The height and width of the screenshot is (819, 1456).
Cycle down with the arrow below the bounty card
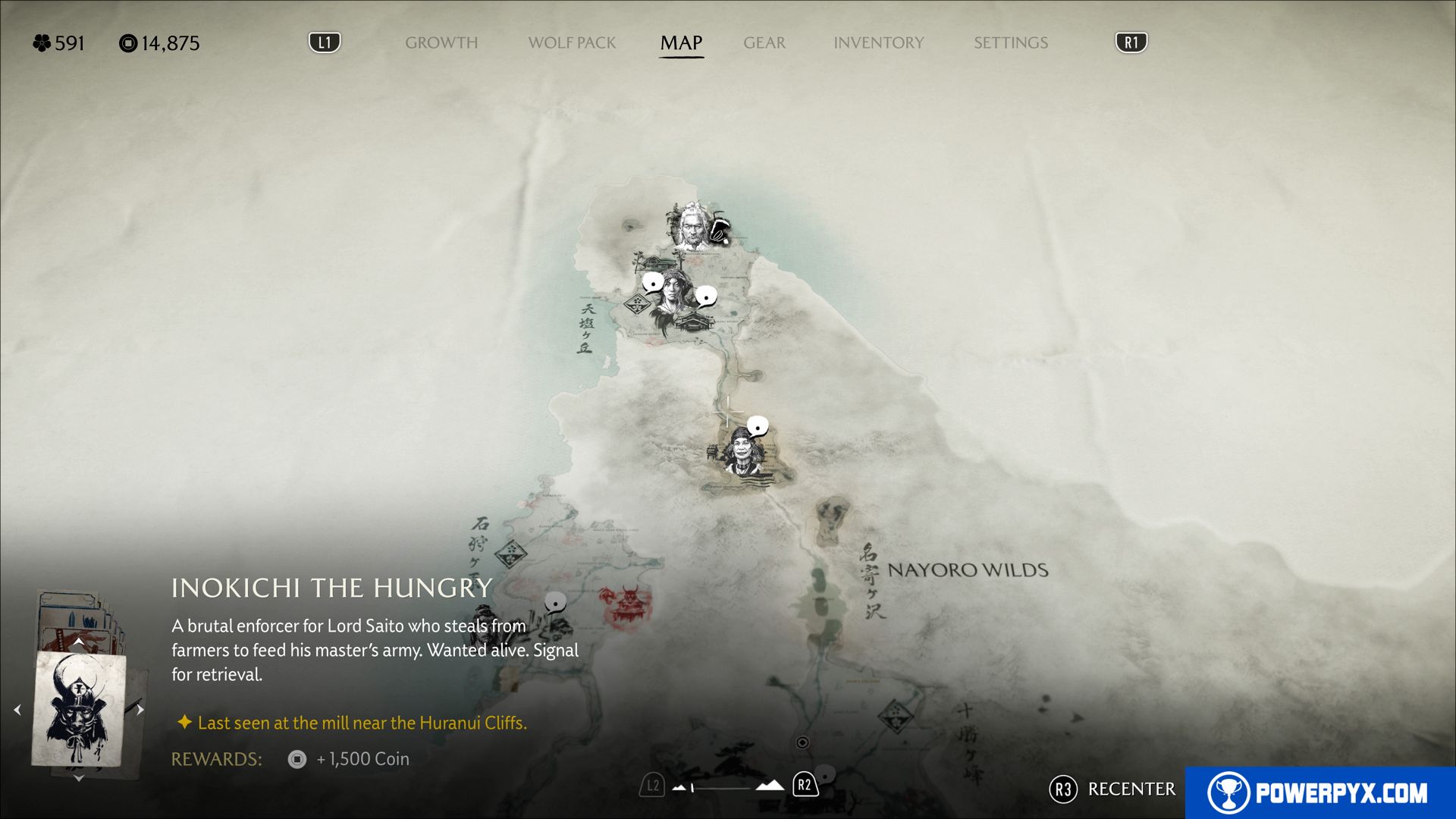[78, 778]
